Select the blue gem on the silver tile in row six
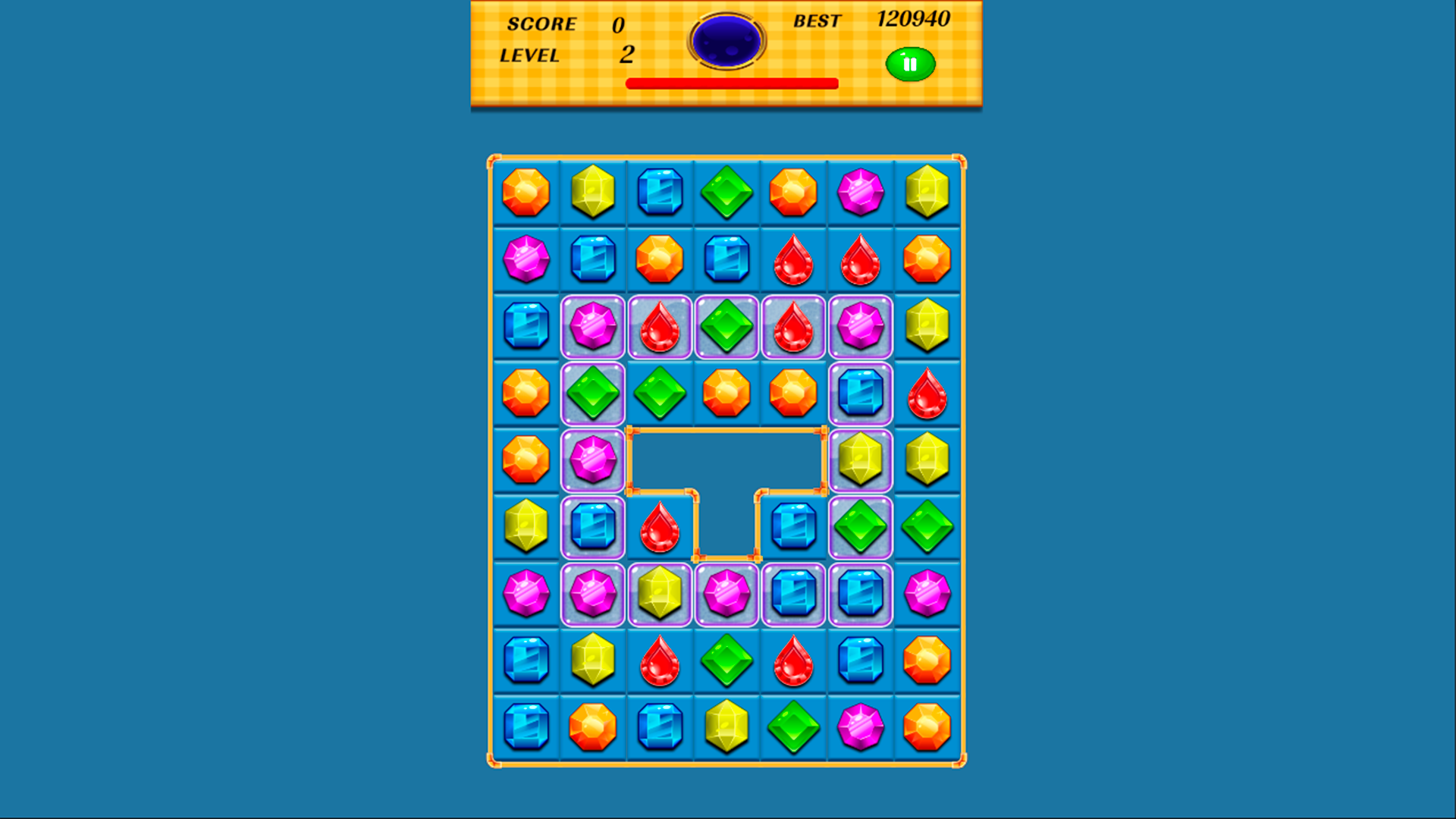The image size is (1456, 819). click(x=594, y=526)
